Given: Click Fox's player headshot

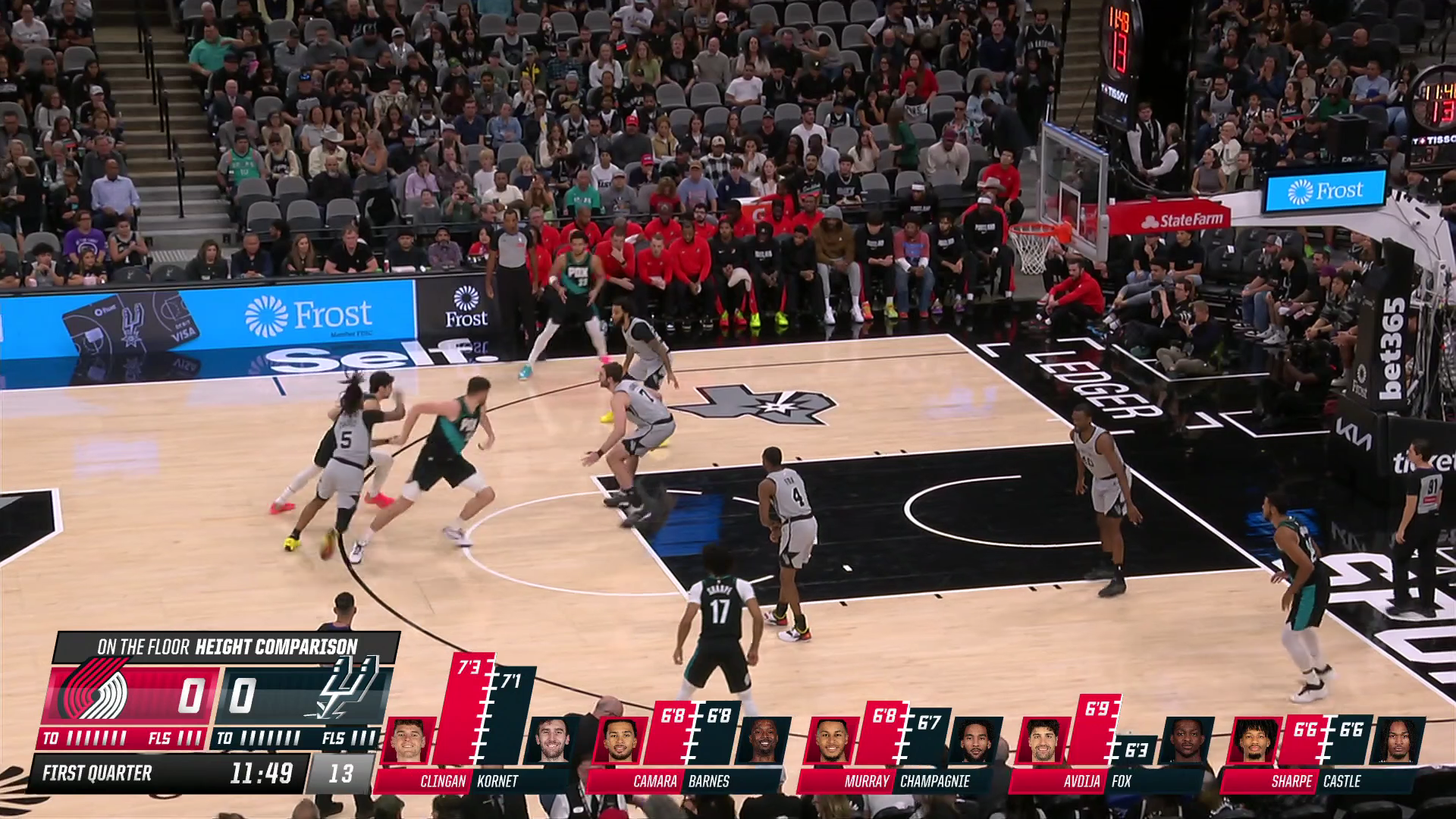Looking at the screenshot, I should coord(1187,741).
